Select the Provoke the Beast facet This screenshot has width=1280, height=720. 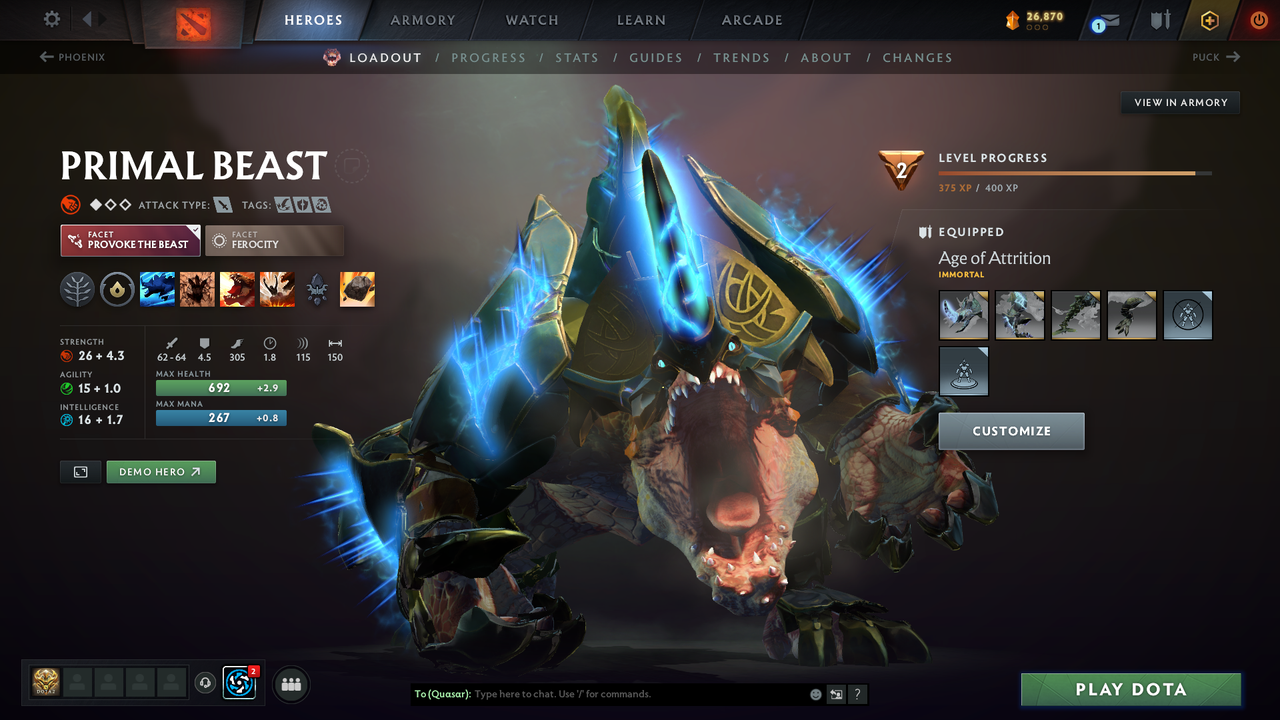130,240
